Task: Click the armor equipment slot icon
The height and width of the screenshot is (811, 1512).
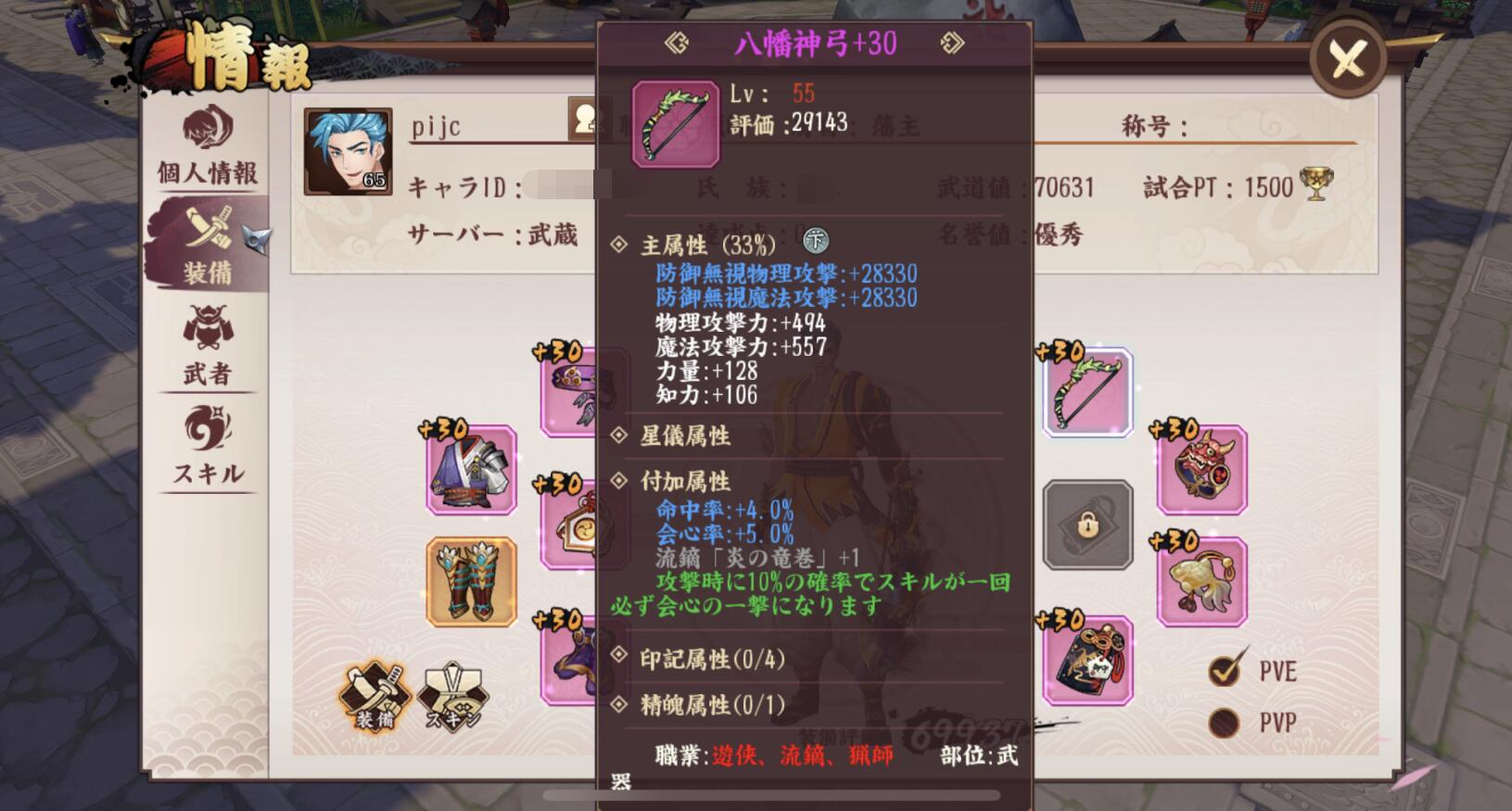Action: tap(471, 471)
